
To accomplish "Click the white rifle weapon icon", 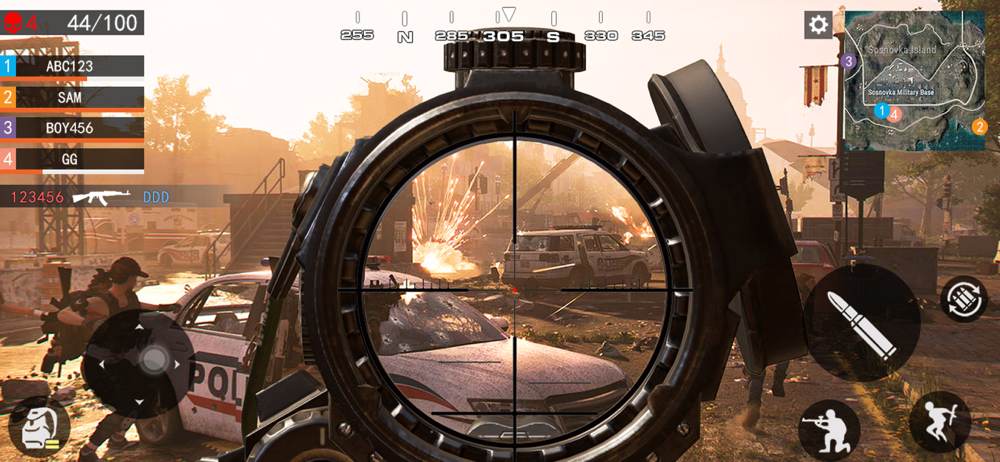I will (102, 197).
